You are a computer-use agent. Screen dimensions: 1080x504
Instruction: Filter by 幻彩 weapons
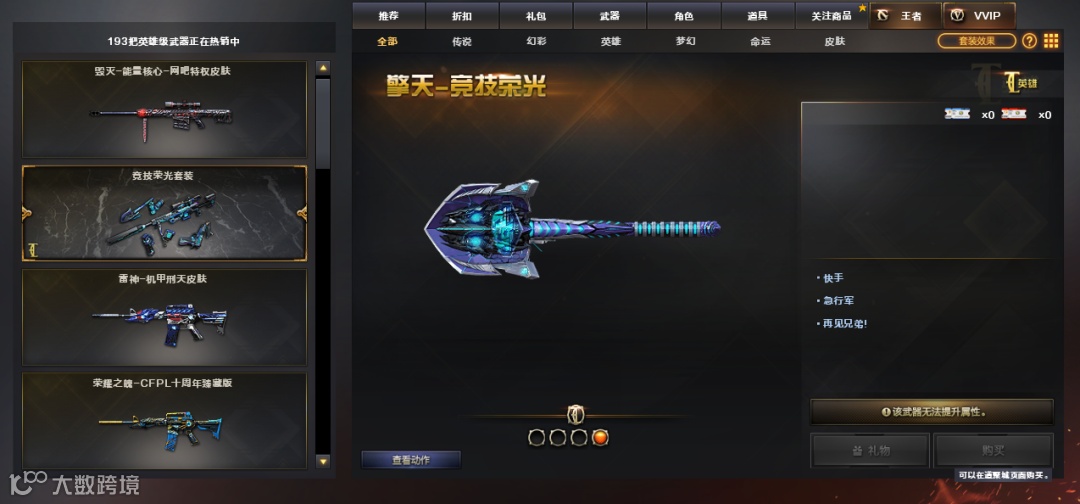tap(536, 42)
